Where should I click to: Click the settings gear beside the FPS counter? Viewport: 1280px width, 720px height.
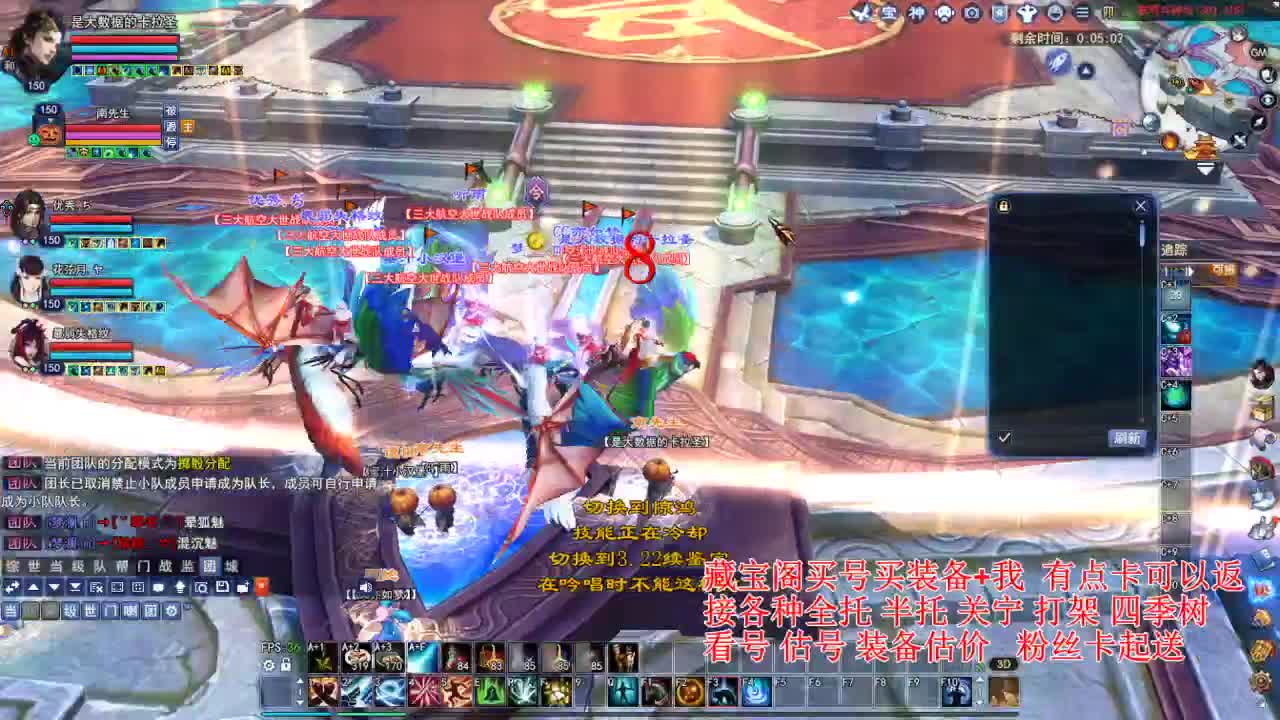pyautogui.click(x=269, y=666)
